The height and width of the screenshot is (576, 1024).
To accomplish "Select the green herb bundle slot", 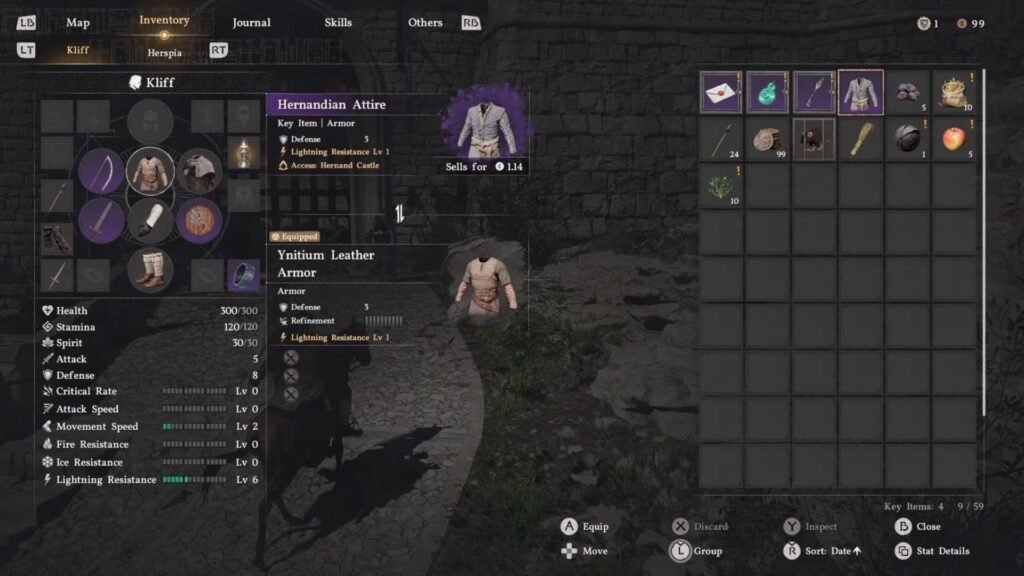I will pyautogui.click(x=721, y=186).
